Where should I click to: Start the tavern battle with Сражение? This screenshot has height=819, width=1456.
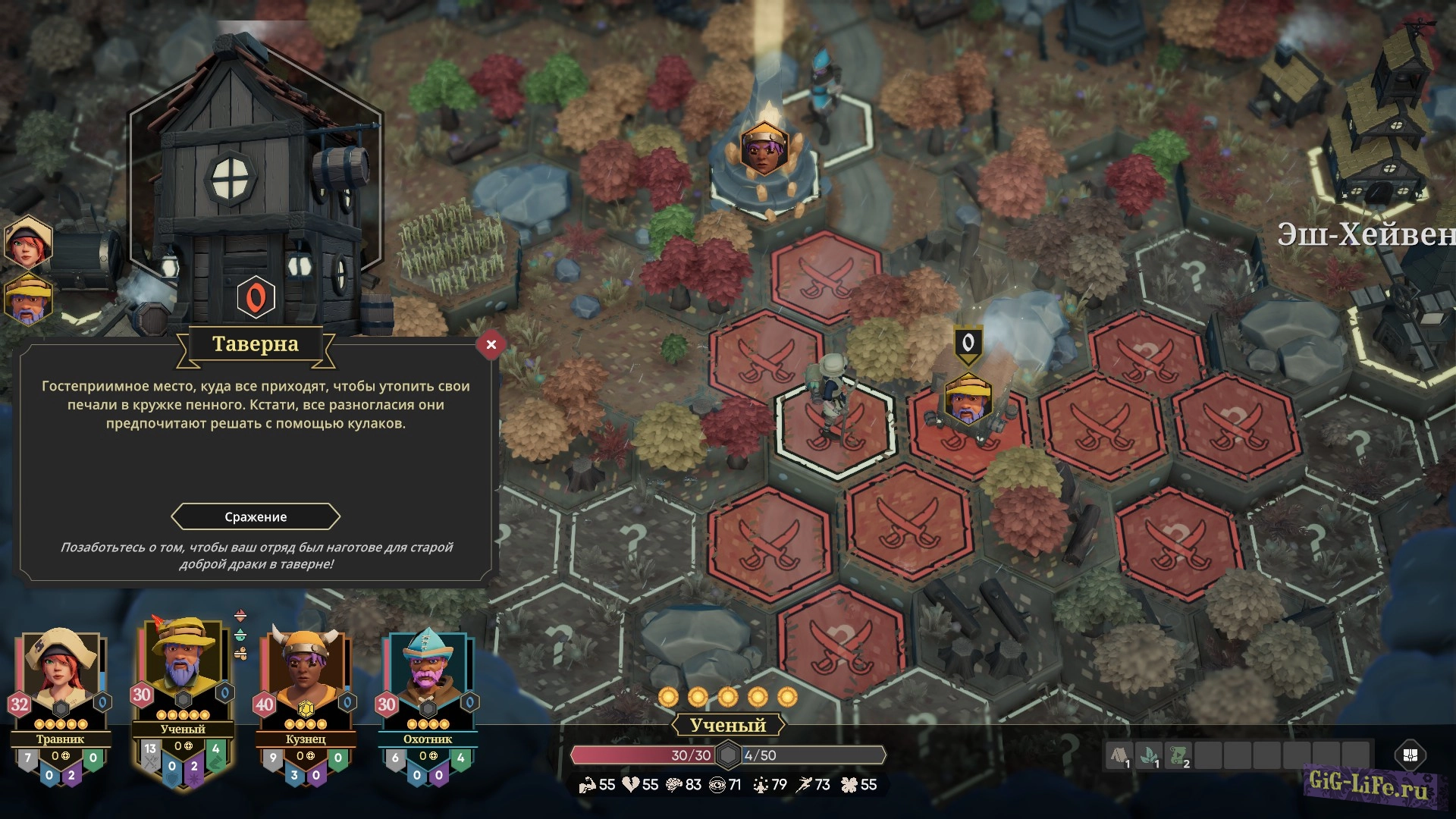click(256, 516)
